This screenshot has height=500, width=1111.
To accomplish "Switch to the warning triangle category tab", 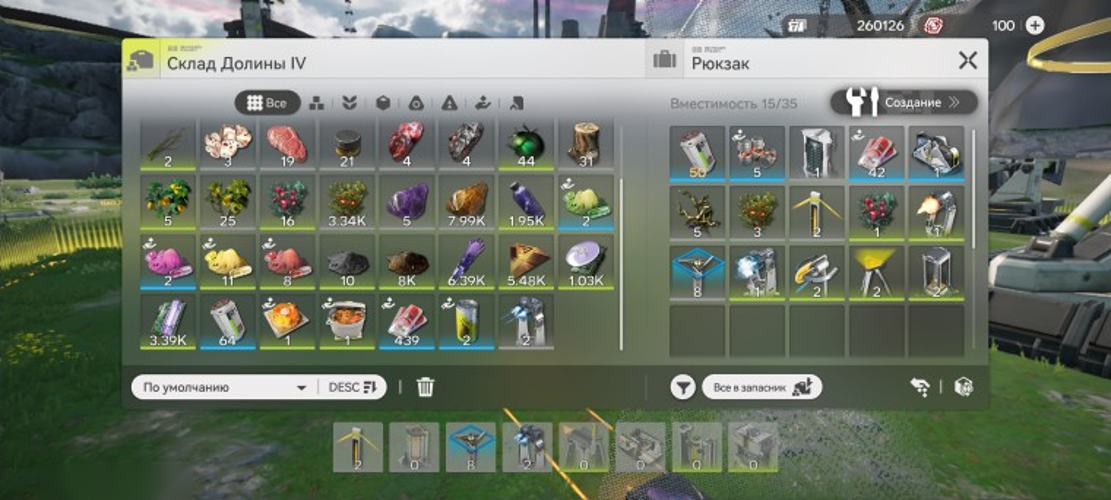I will point(450,103).
